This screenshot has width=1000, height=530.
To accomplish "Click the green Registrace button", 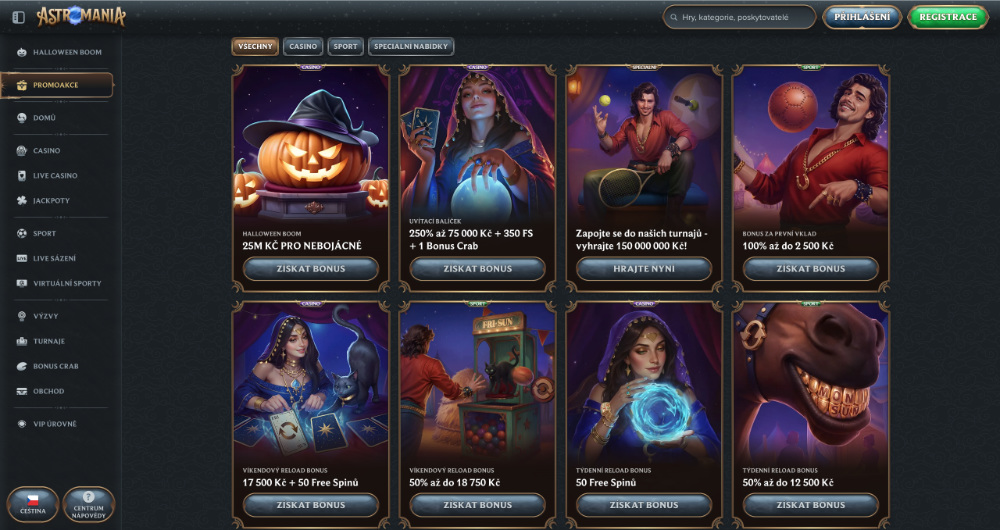I will tap(947, 17).
